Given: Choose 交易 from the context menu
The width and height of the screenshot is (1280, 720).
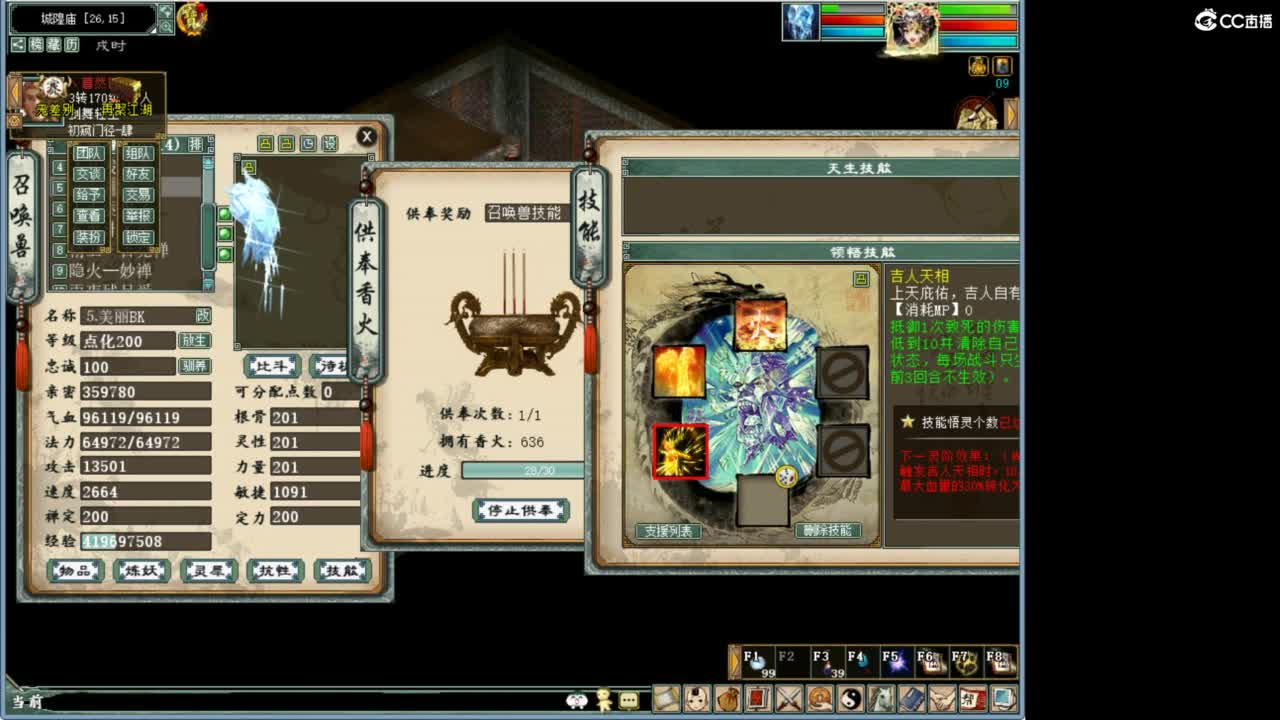Looking at the screenshot, I should (138, 195).
